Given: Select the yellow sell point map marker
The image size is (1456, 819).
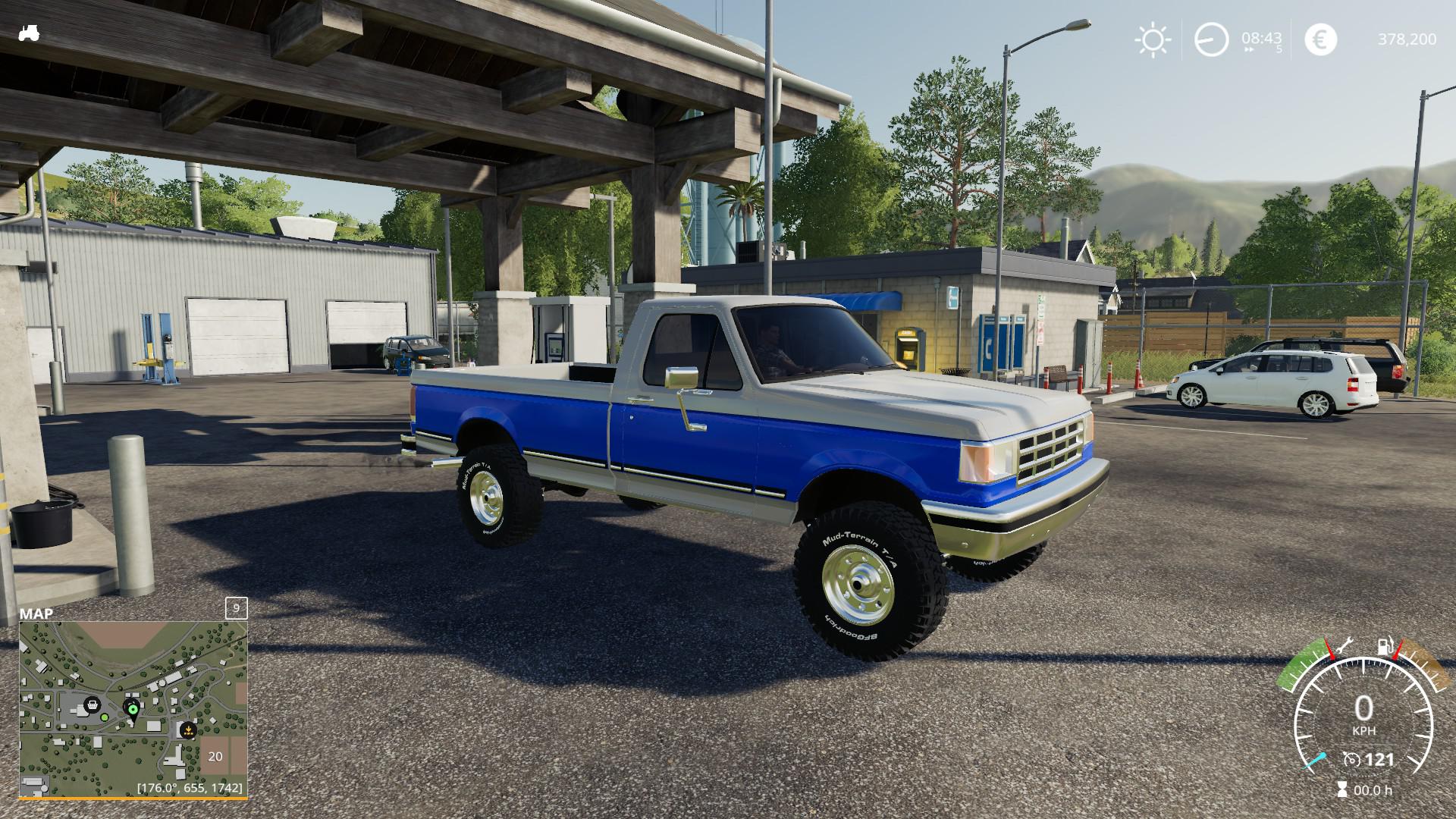Looking at the screenshot, I should click(187, 732).
